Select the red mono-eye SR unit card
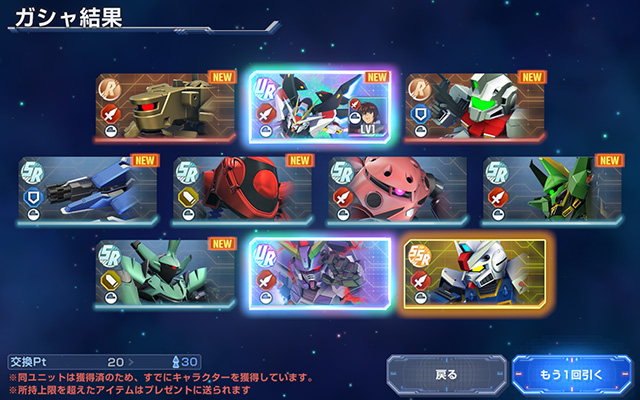The height and width of the screenshot is (400, 640). pos(242,189)
